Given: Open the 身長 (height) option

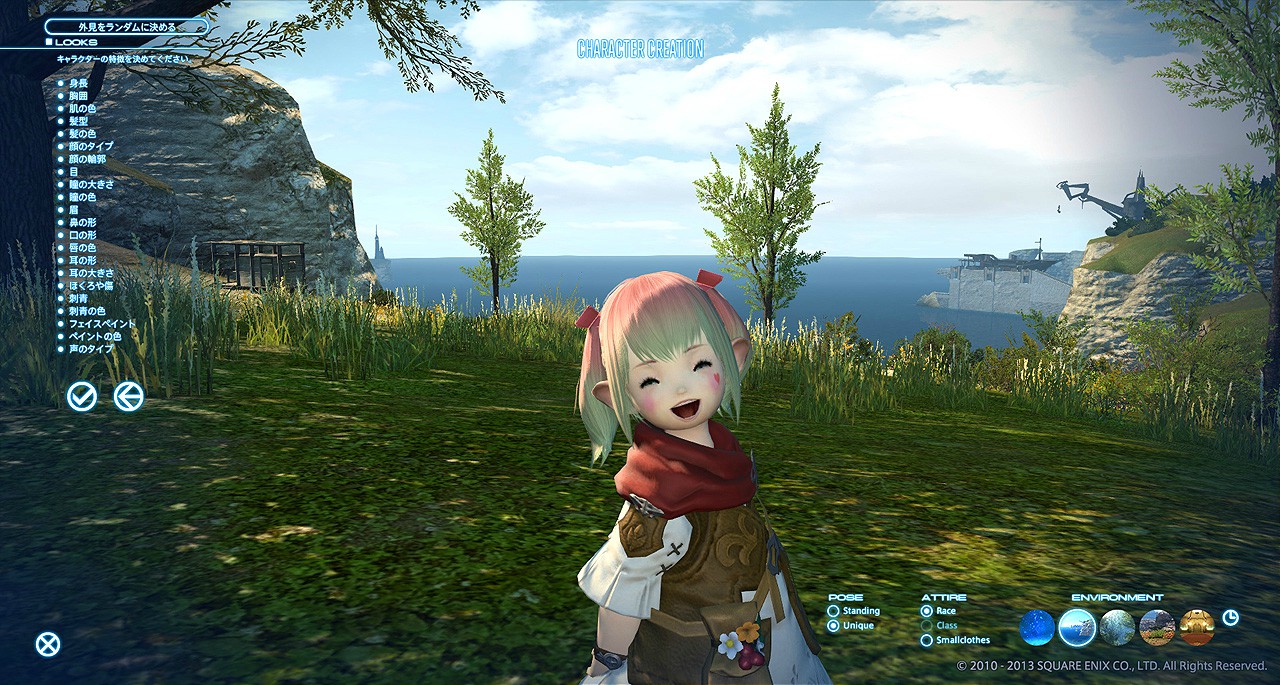Looking at the screenshot, I should (x=79, y=83).
